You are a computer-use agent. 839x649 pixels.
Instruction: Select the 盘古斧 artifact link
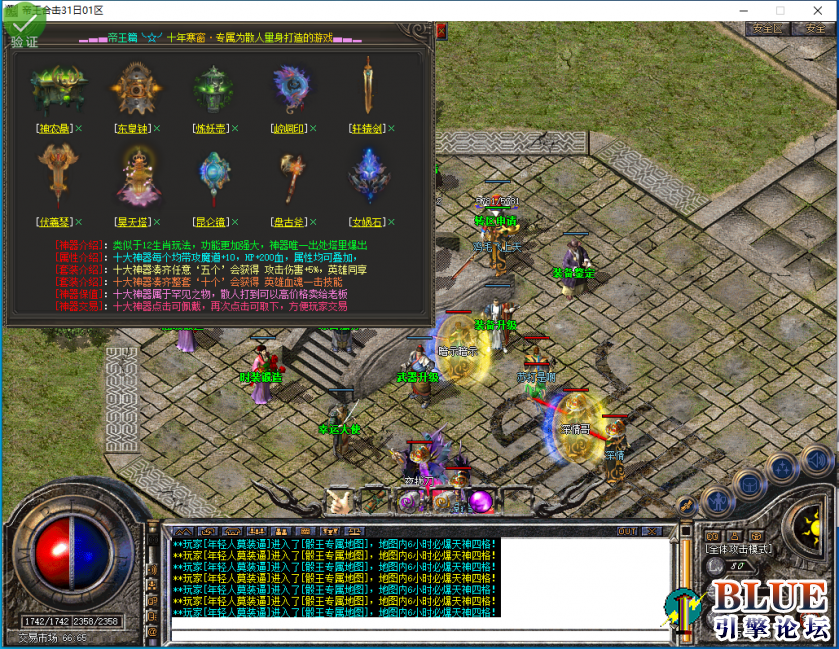click(x=291, y=221)
